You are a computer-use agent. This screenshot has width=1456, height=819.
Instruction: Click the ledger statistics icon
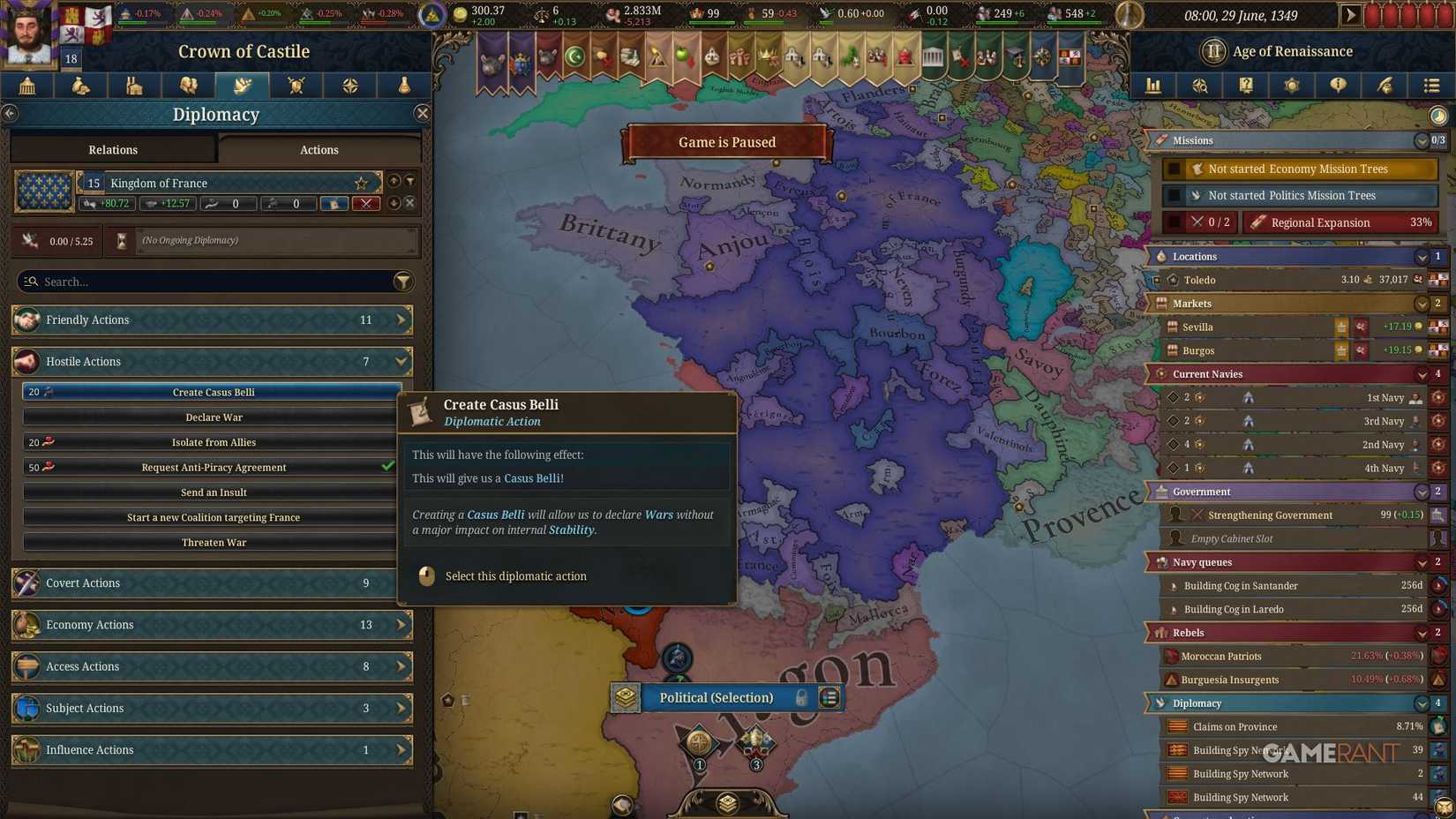1153,86
